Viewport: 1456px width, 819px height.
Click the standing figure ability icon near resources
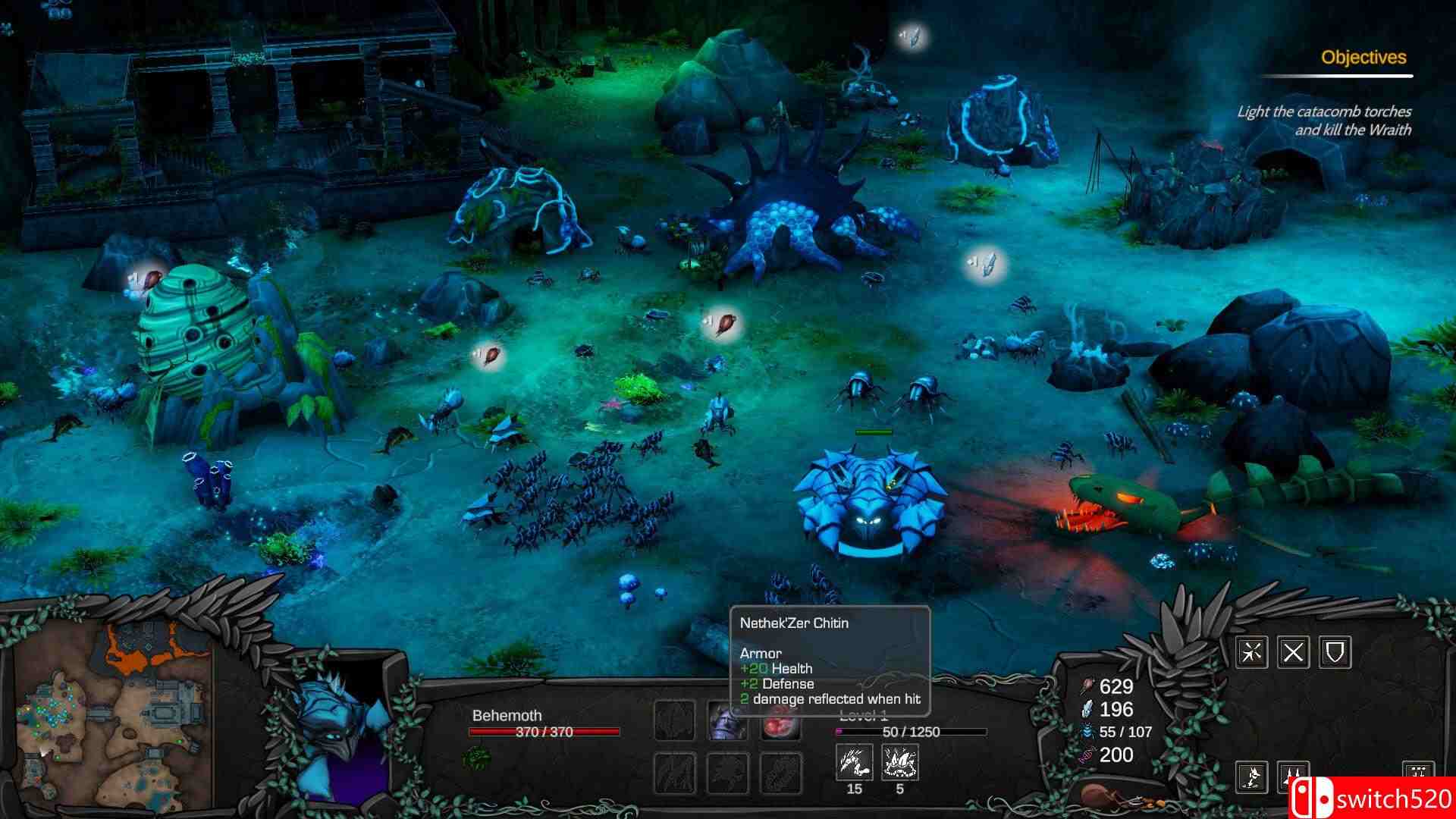[1252, 778]
